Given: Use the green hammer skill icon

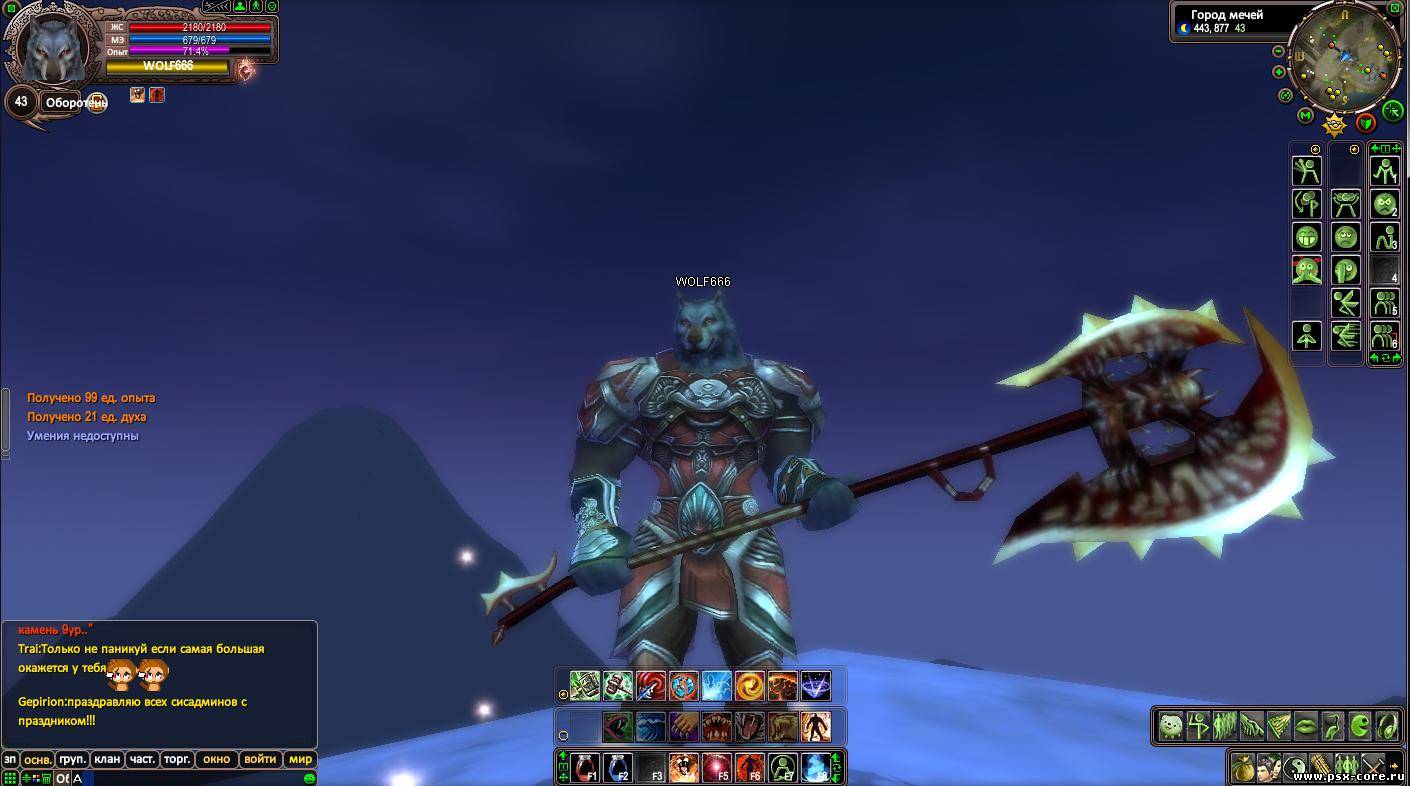Looking at the screenshot, I should (585, 685).
